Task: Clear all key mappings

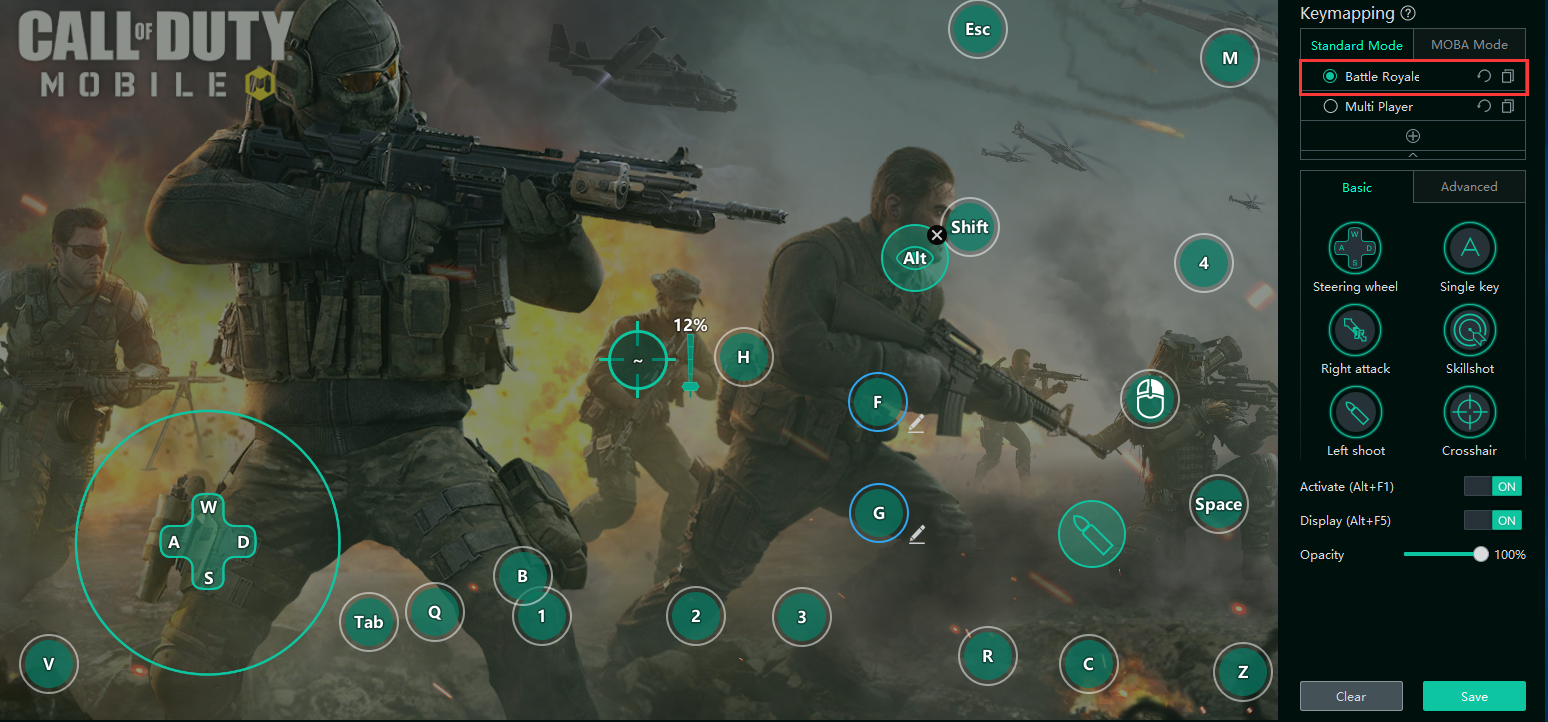Action: [1351, 696]
